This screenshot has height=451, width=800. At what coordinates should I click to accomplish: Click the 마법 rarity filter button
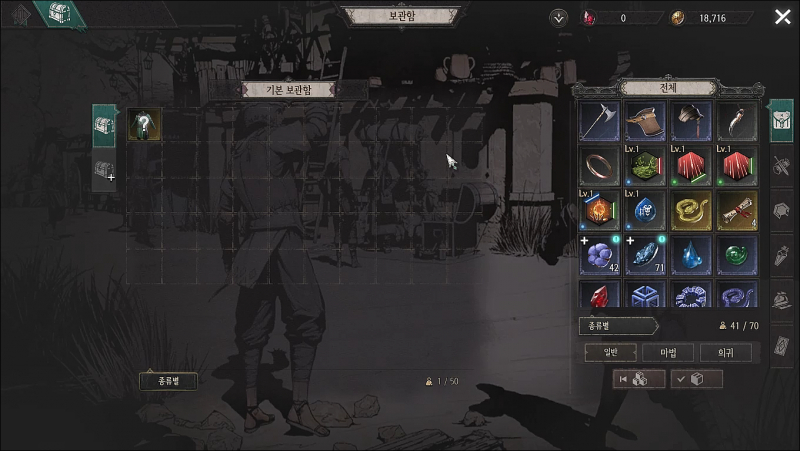653,352
